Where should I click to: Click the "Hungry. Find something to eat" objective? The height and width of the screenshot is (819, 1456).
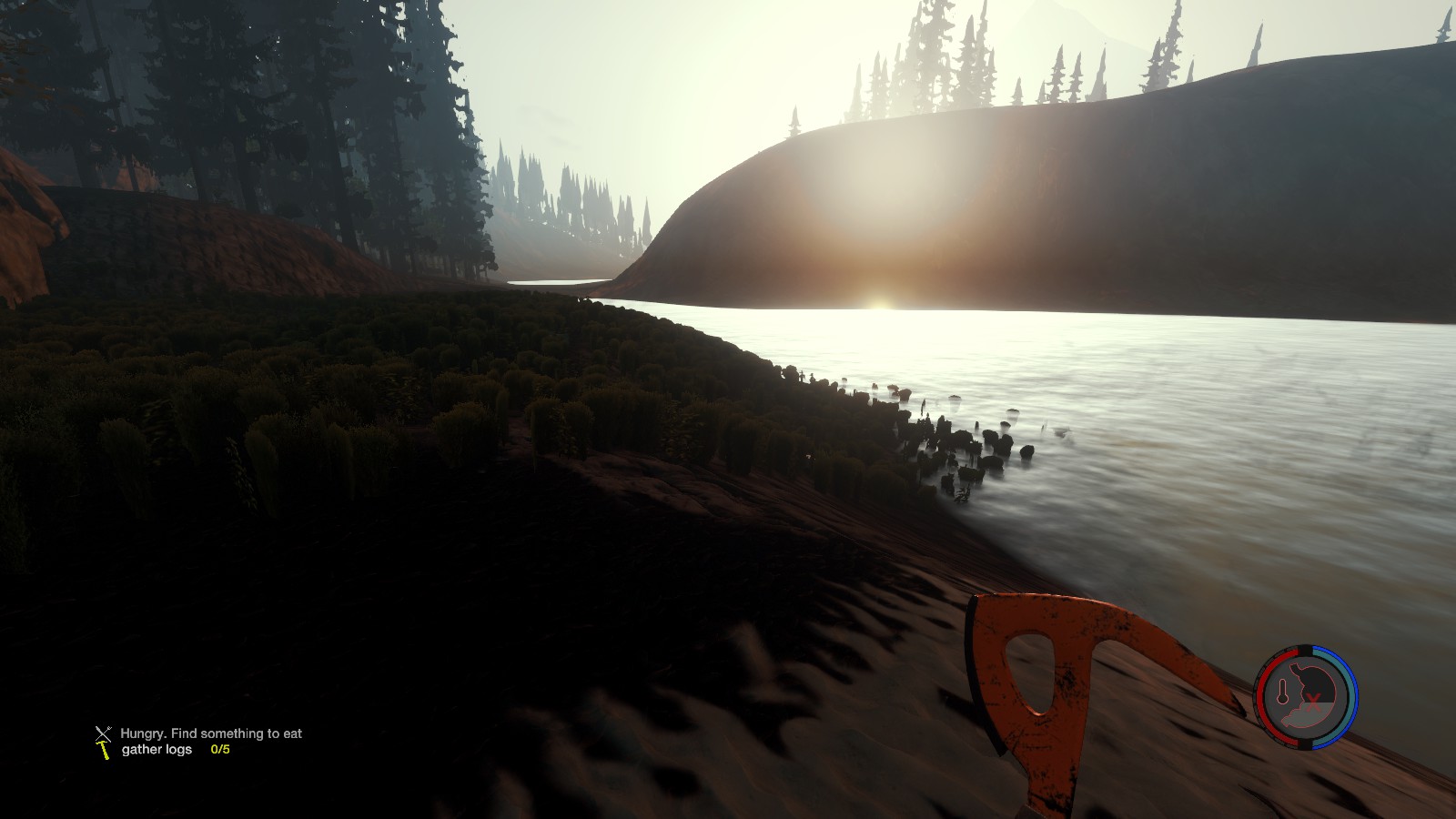click(210, 733)
